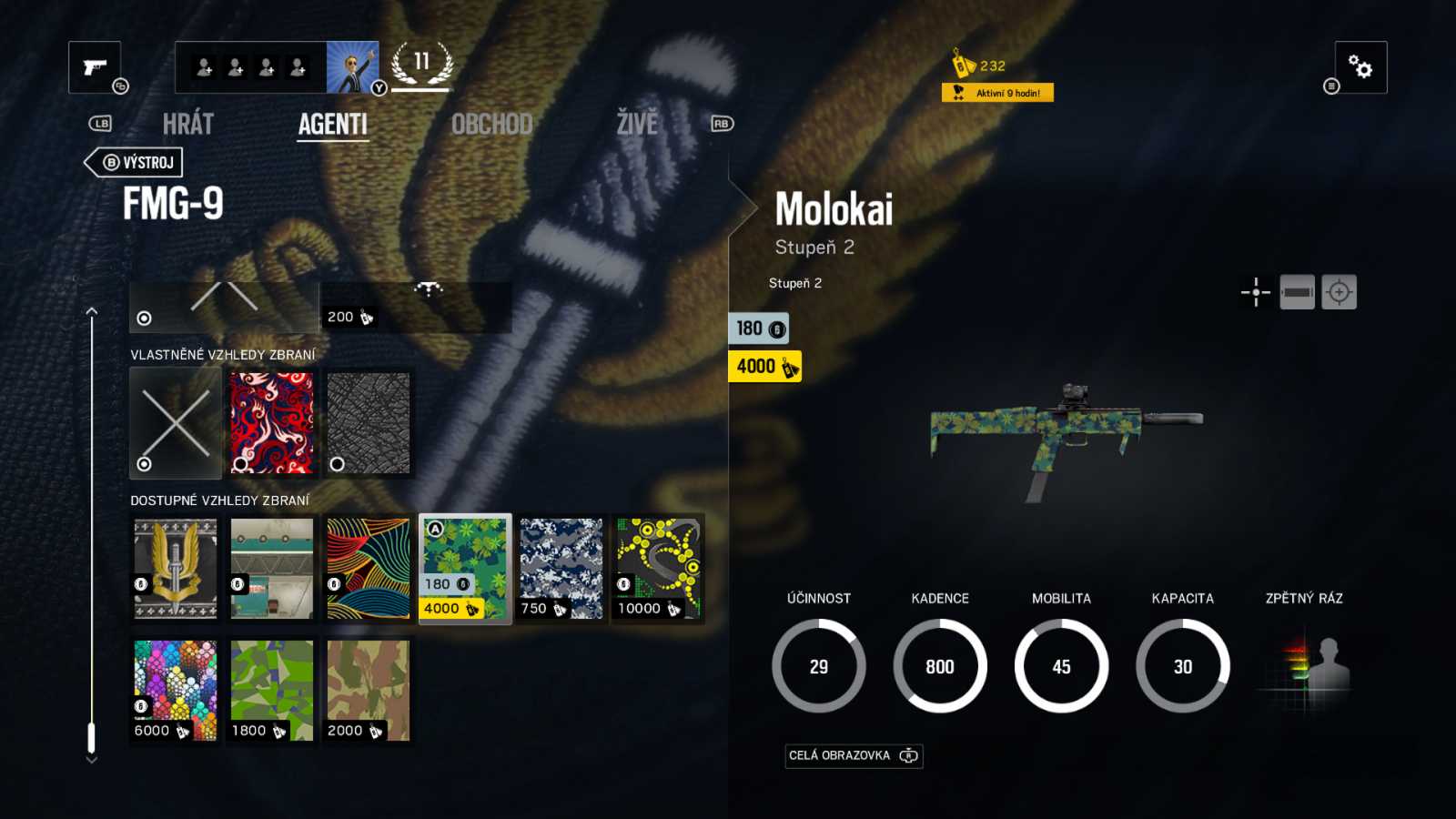Click the CELÁ OBRAZOVKA button
Screen dimensions: 1456x819
pos(854,755)
